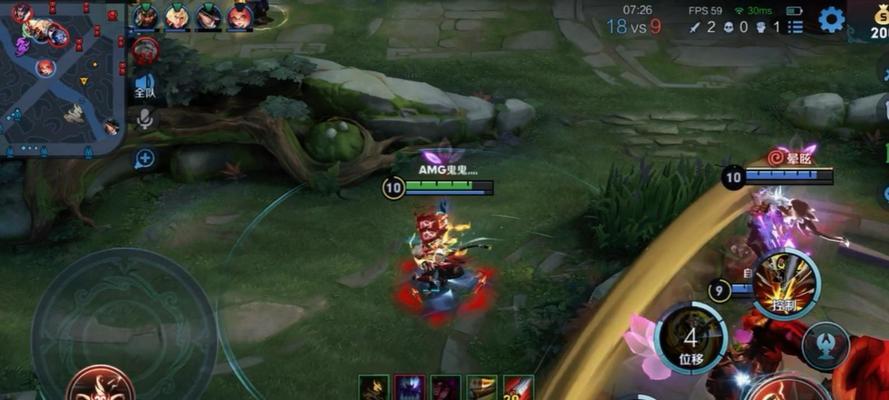
Task: Select the red-haired teammate portrait
Action: 240,16
